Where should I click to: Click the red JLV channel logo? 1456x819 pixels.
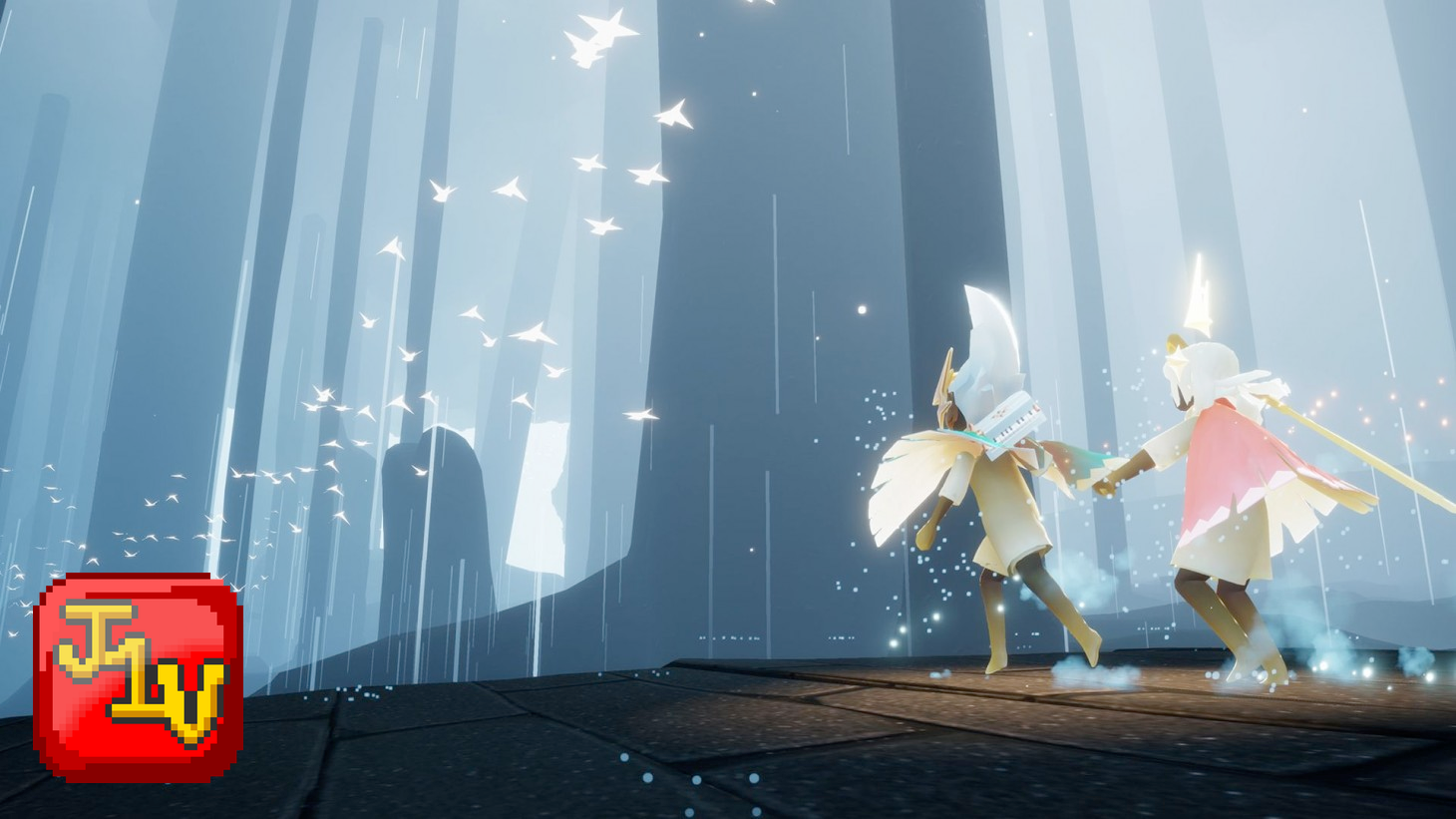(139, 676)
